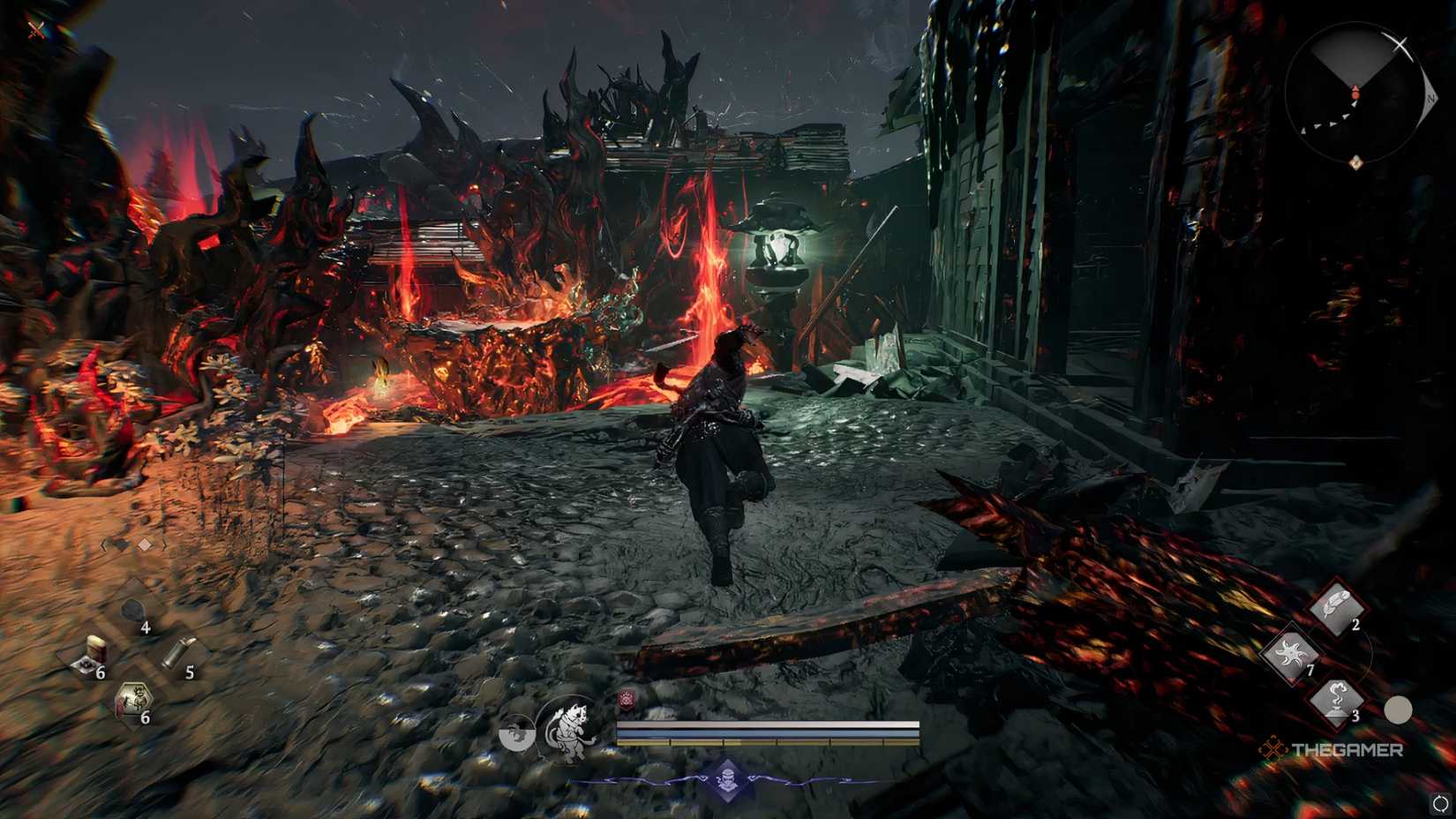
Task: Select the talisman book item with count 6
Action: pos(93,657)
